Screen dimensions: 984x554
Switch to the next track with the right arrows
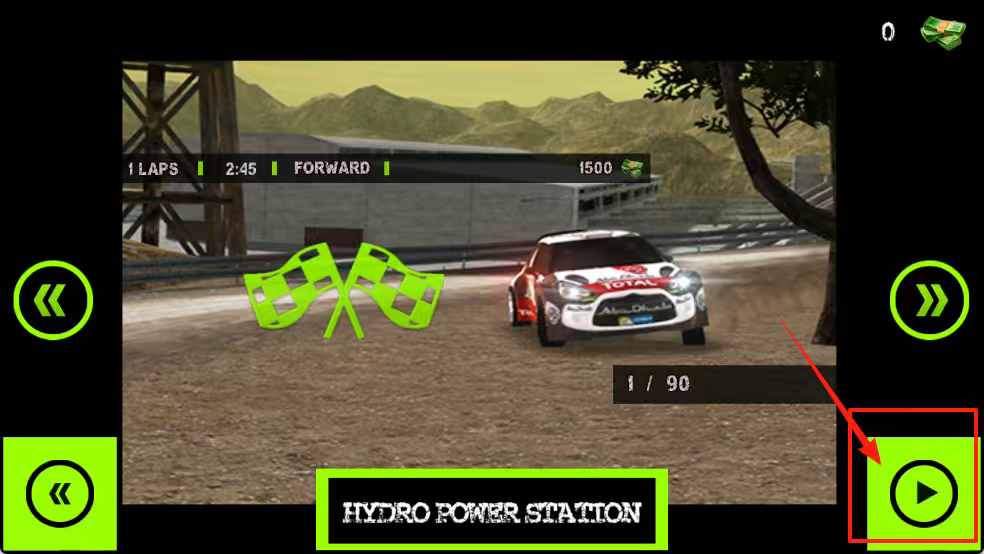[x=929, y=299]
